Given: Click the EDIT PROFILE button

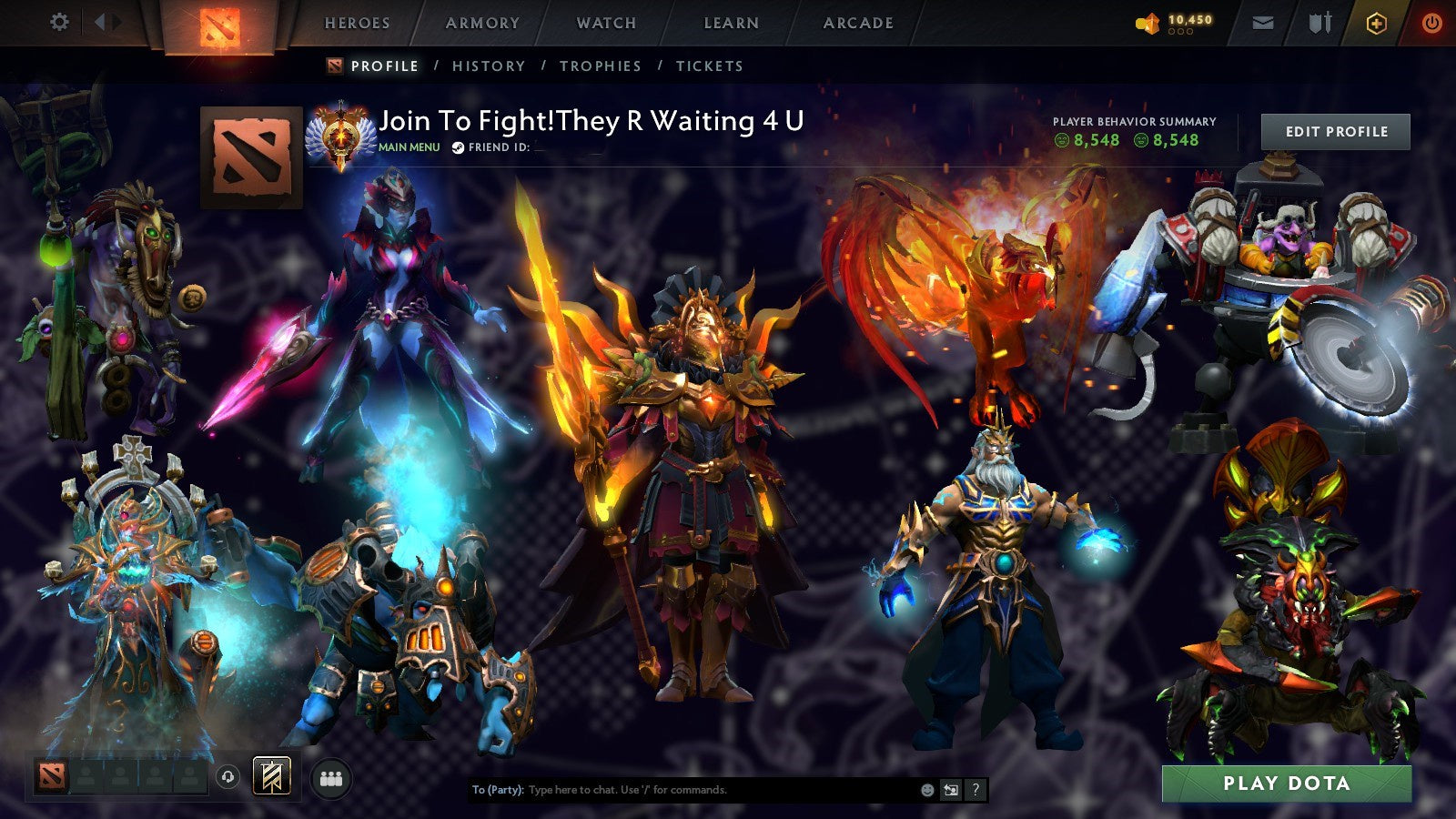Looking at the screenshot, I should 1334,131.
